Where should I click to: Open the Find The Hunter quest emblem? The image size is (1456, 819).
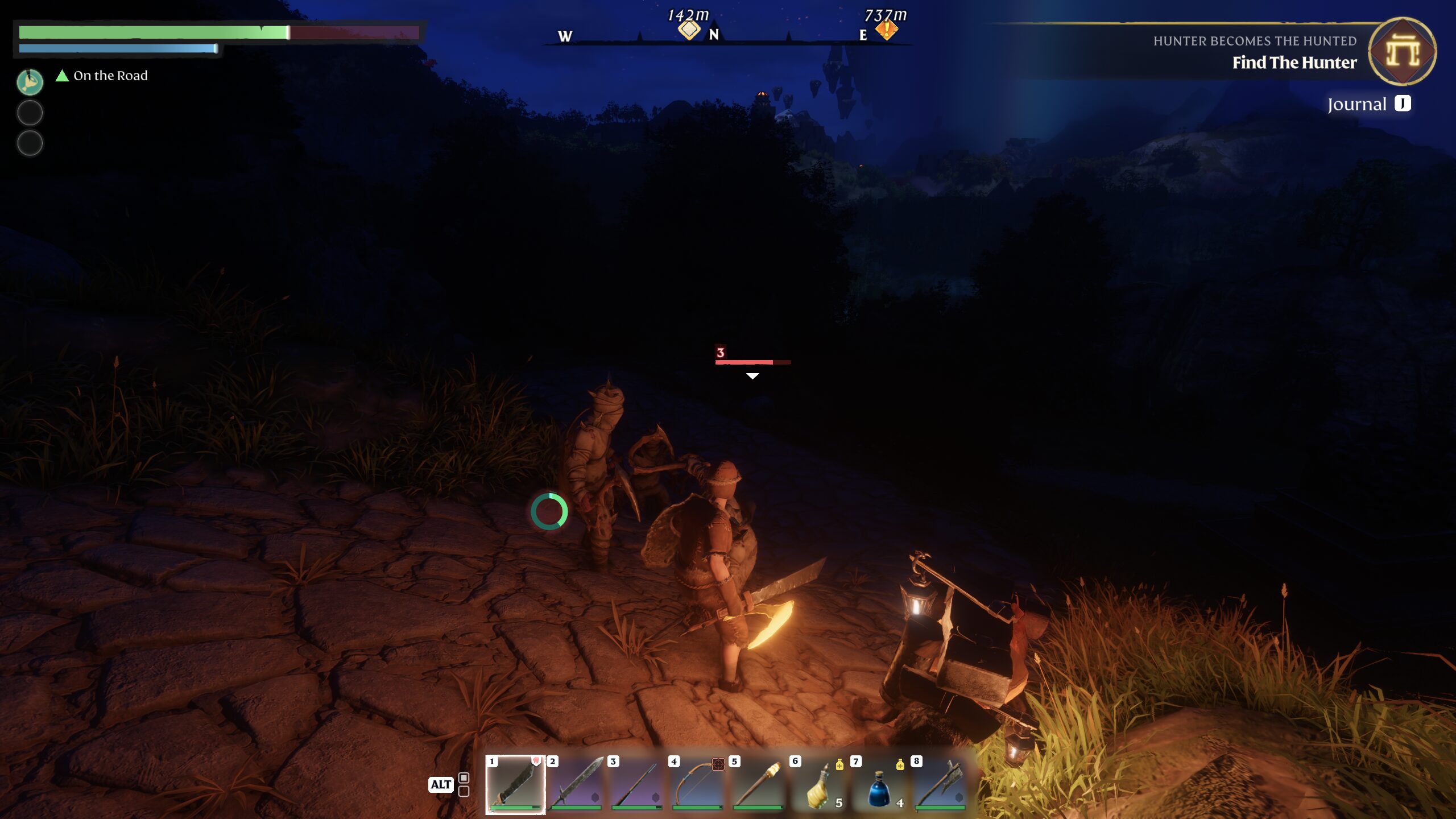point(1402,52)
